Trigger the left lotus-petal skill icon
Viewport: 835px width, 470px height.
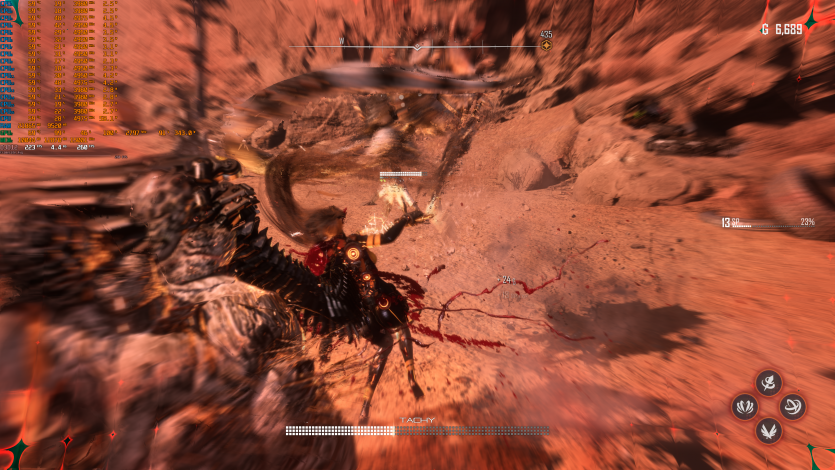(744, 406)
